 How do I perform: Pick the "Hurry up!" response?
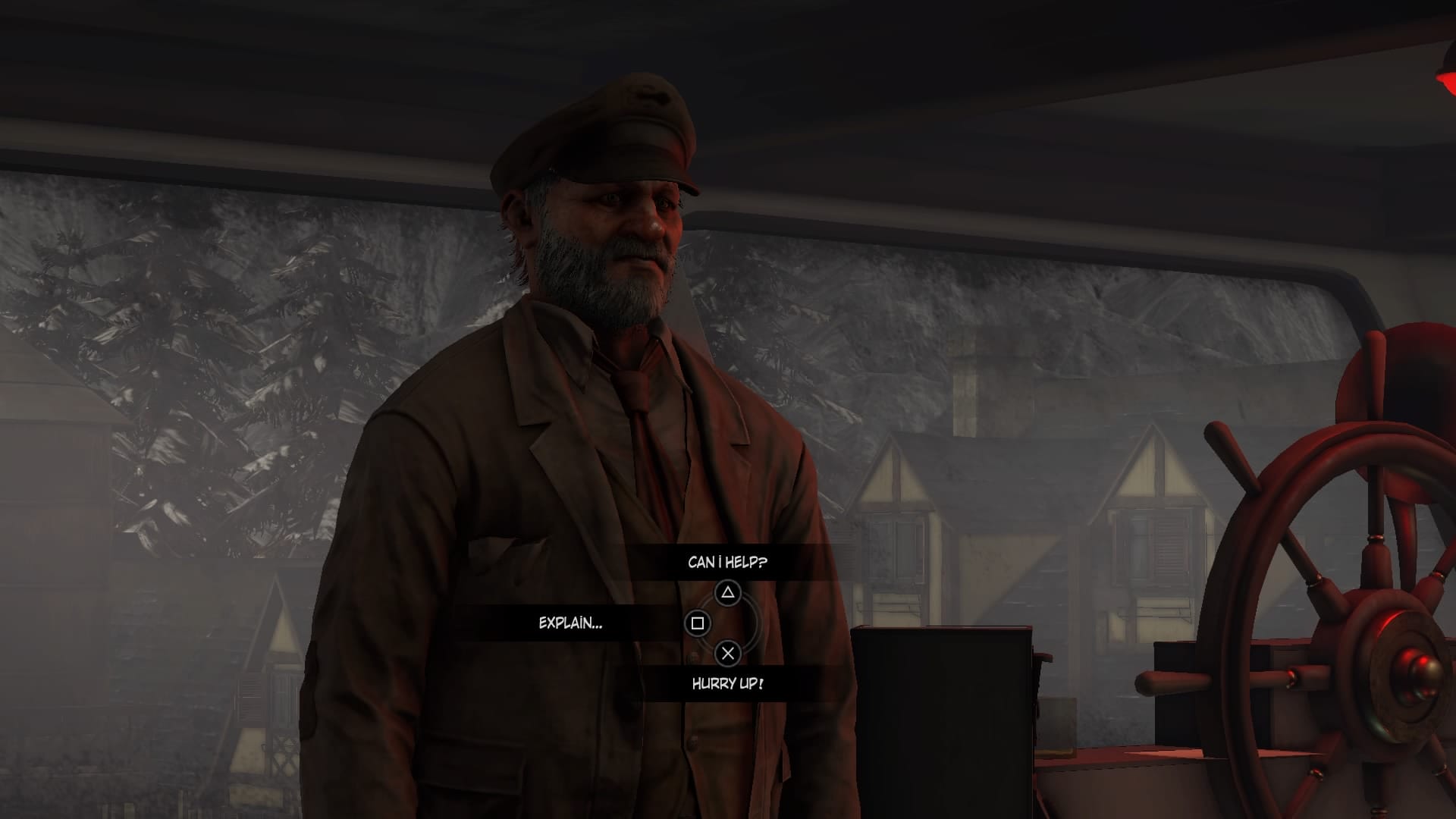tap(727, 683)
